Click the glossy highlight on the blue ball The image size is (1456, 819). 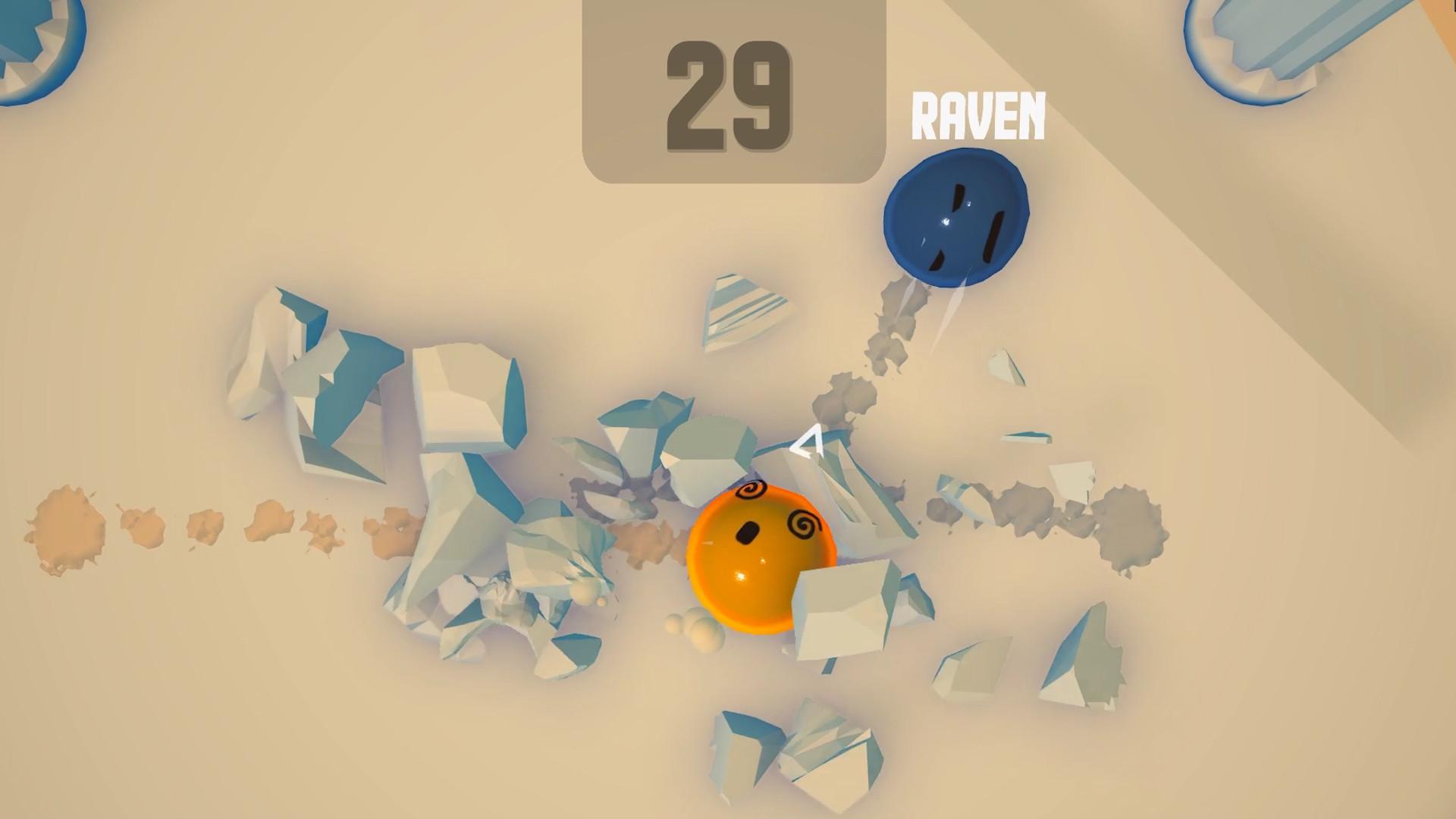(x=946, y=220)
